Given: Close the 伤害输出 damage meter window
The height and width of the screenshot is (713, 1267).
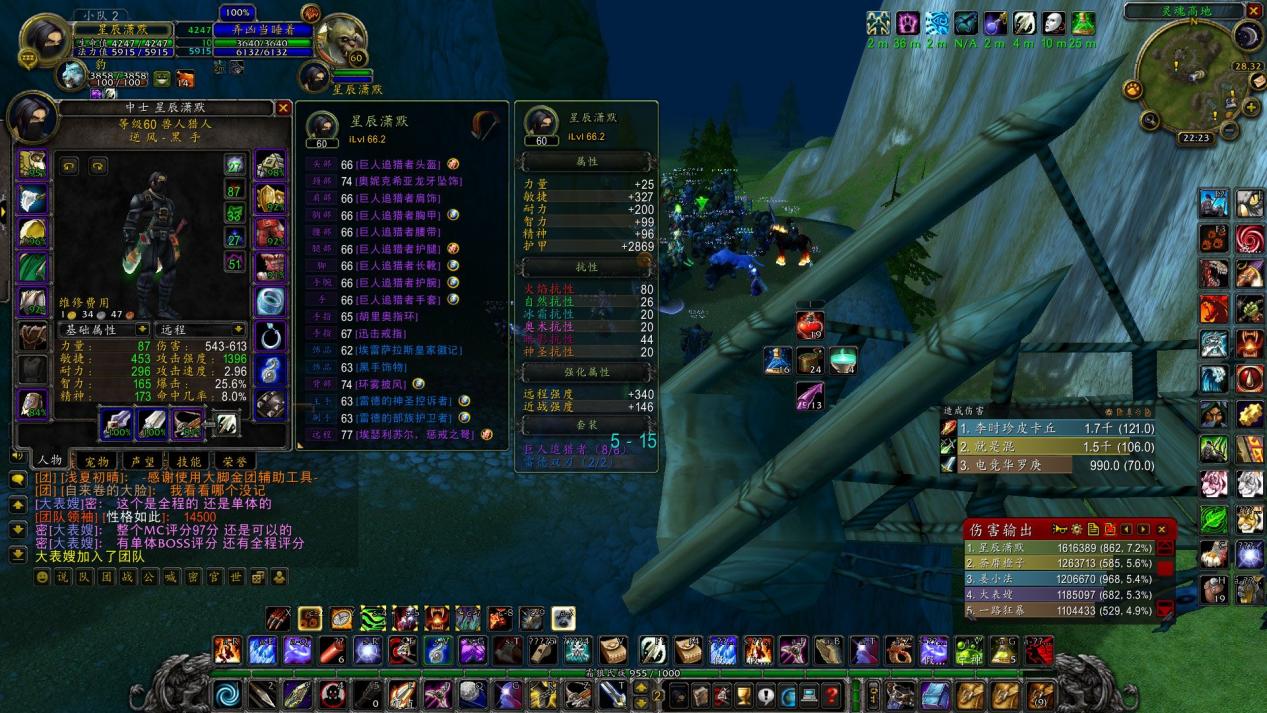Looking at the screenshot, I should 1161,529.
